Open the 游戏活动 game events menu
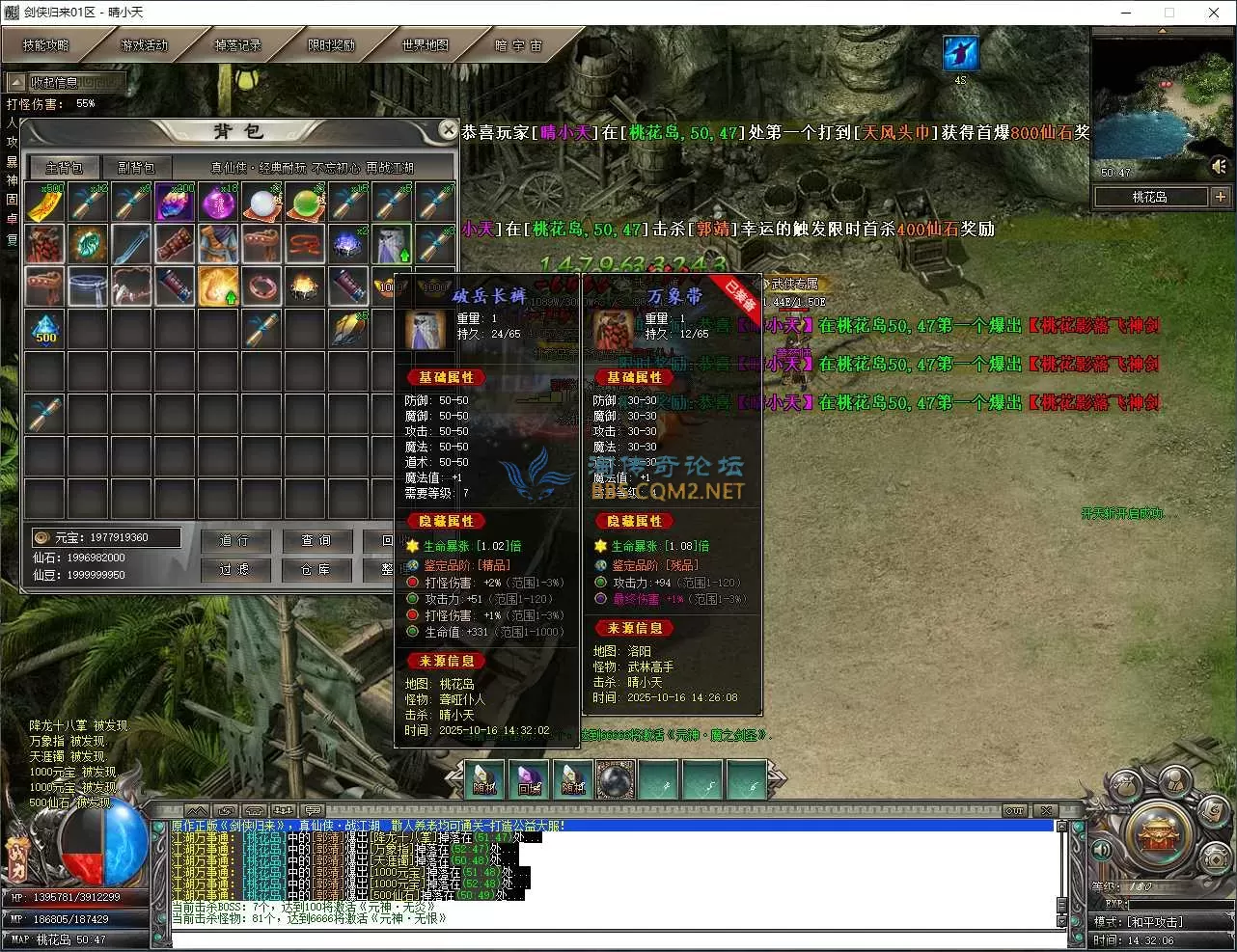The height and width of the screenshot is (952, 1237). (143, 45)
